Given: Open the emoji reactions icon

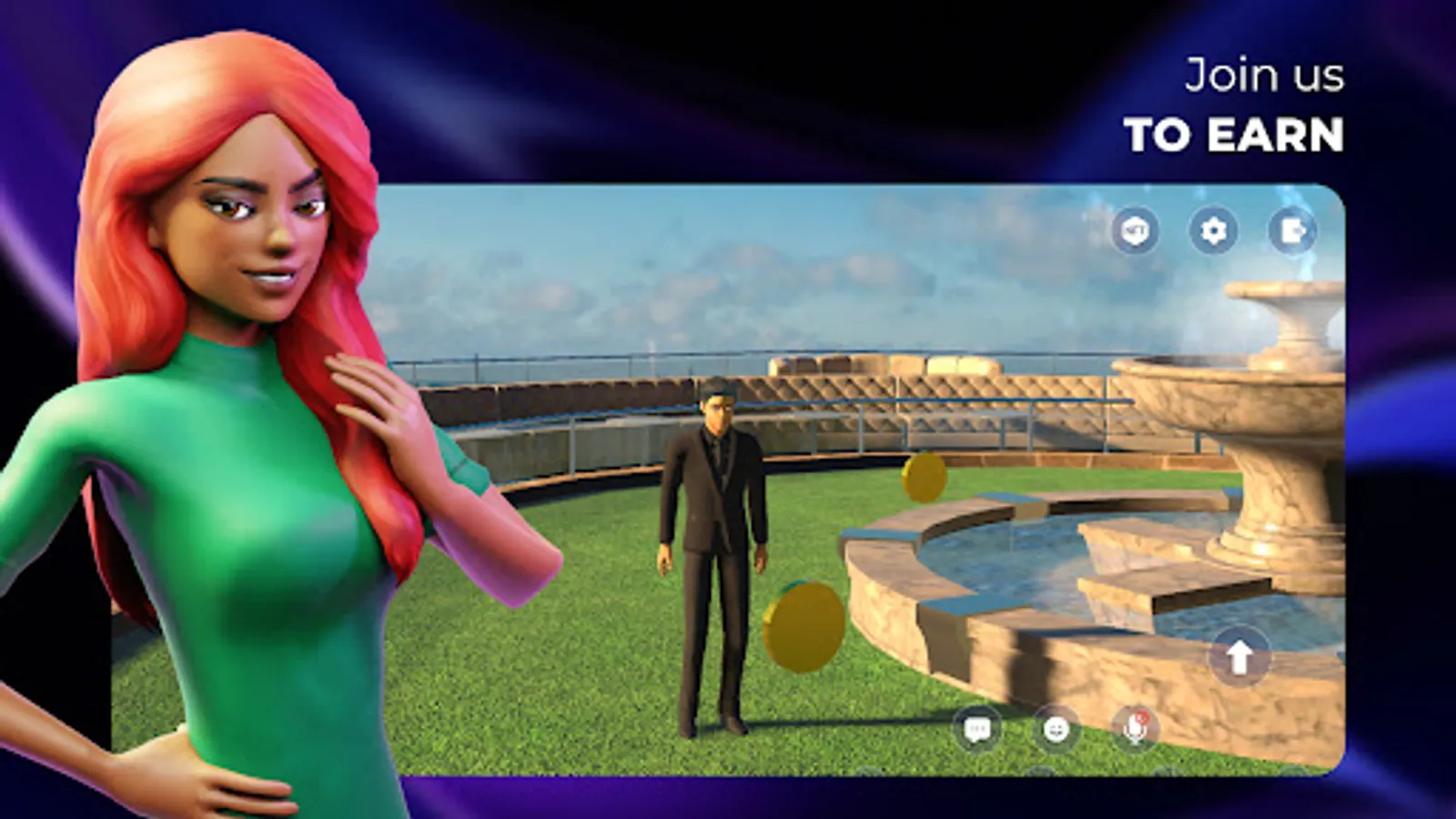Looking at the screenshot, I should 1056,730.
